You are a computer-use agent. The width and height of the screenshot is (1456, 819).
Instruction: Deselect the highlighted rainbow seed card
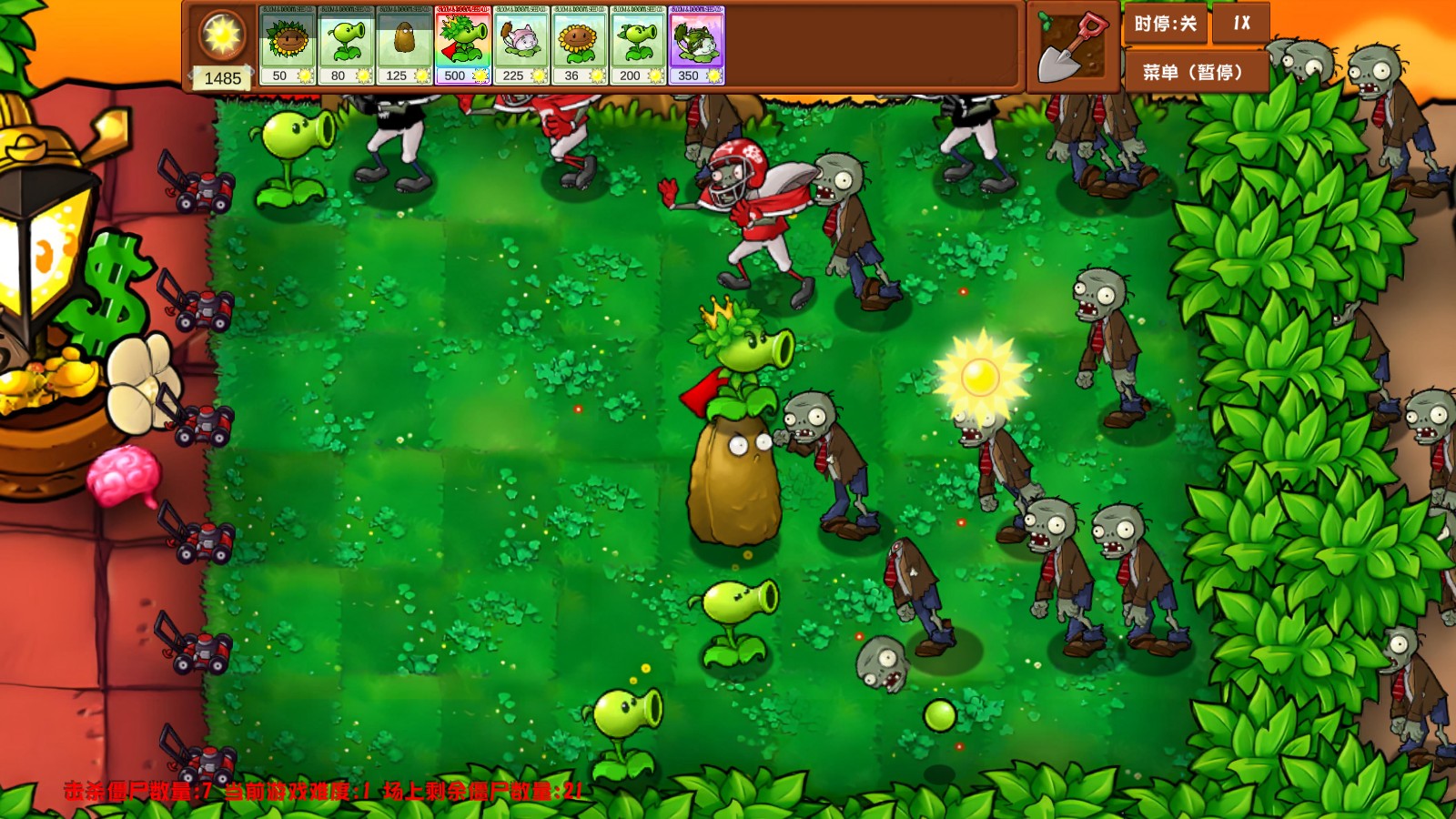point(461,45)
